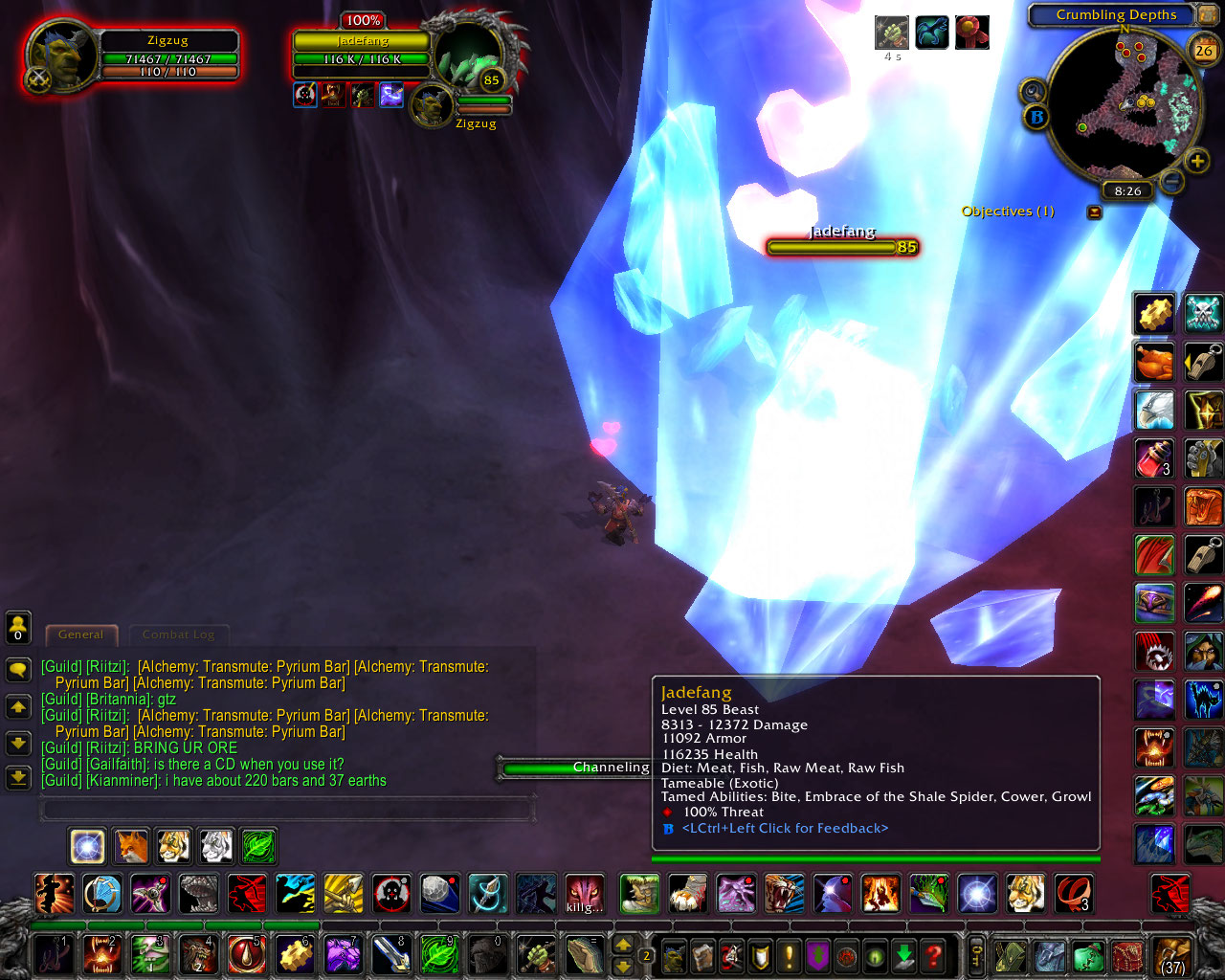This screenshot has height=980, width=1225.
Task: Drink the red potion with 3 charges
Action: [x=1154, y=457]
